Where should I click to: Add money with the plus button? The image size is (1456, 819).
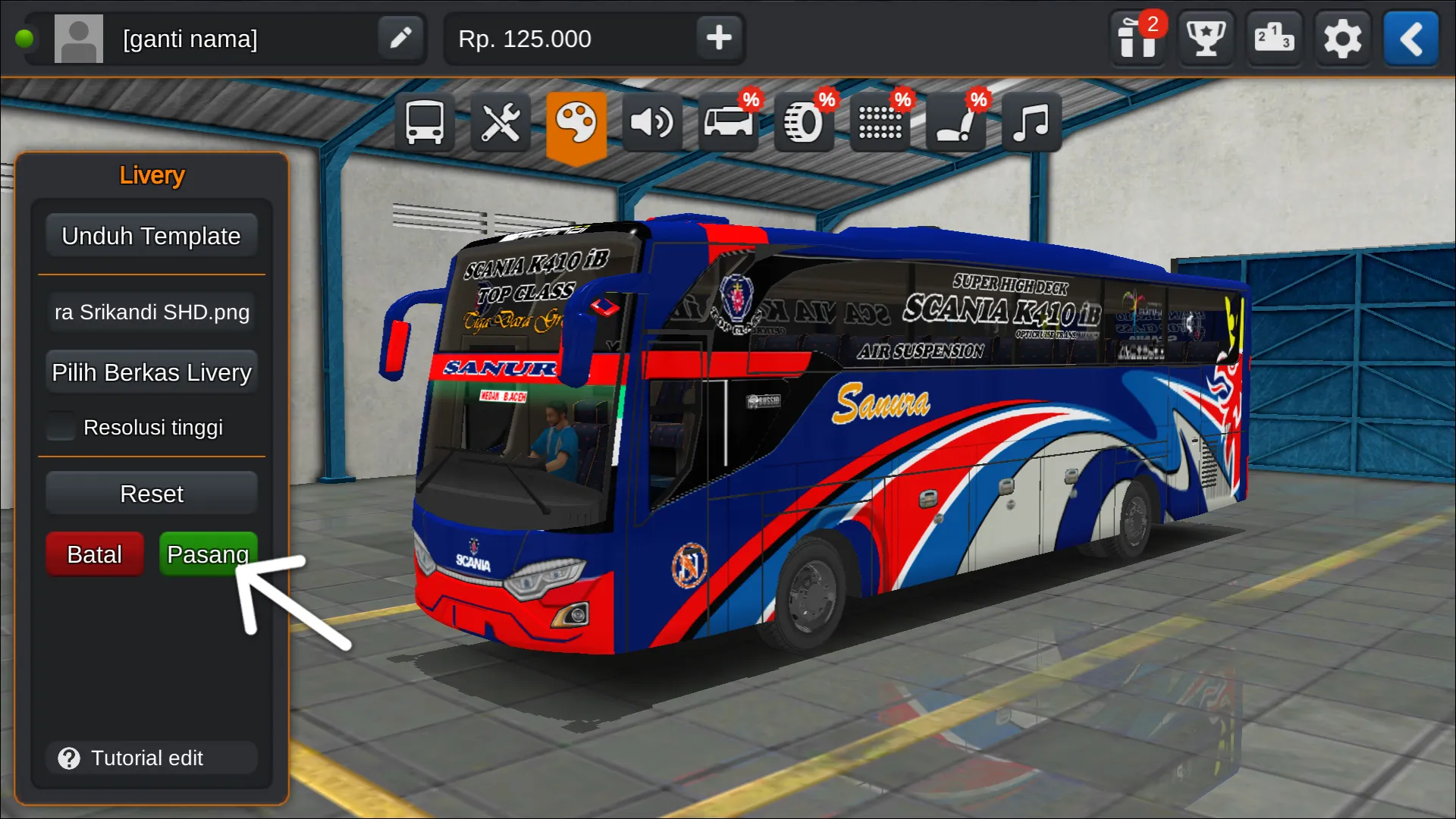click(718, 38)
